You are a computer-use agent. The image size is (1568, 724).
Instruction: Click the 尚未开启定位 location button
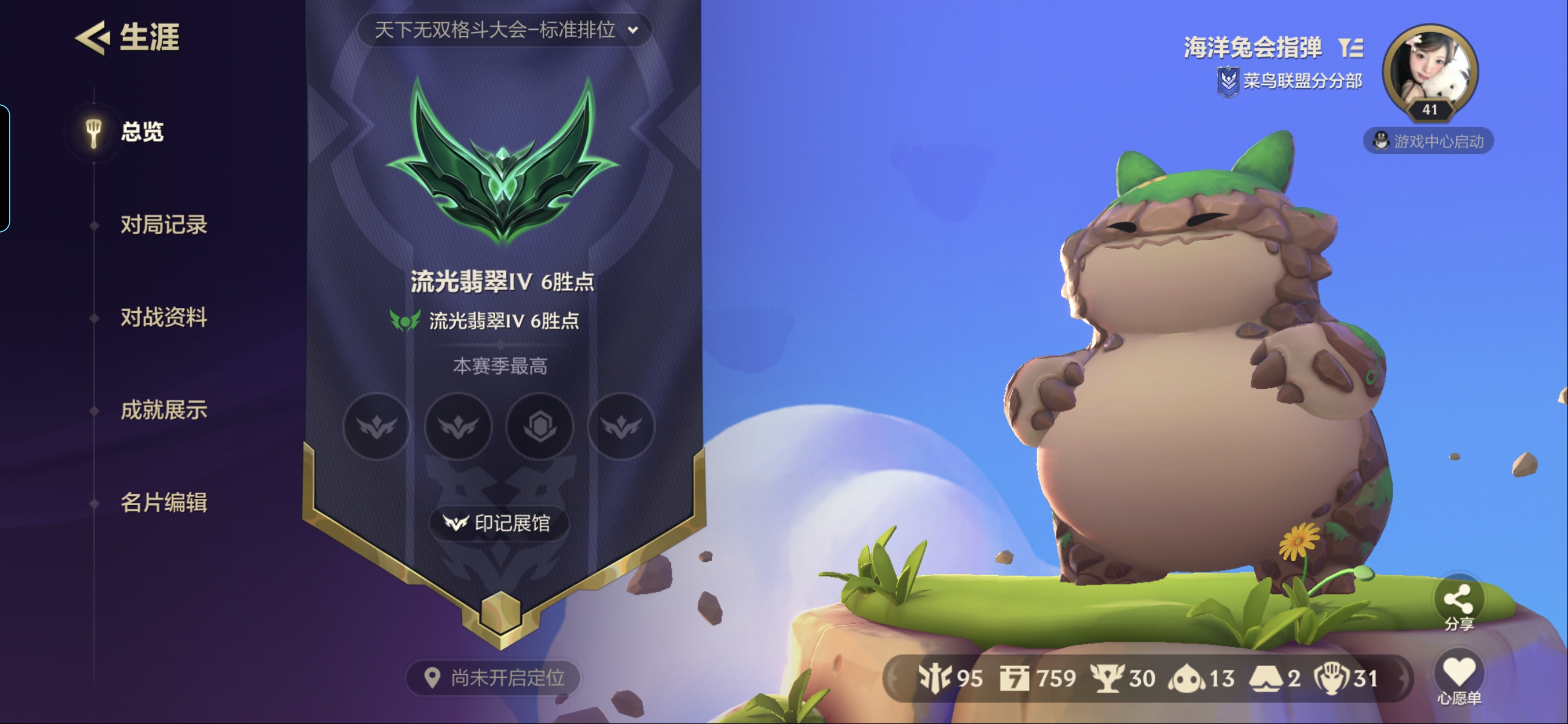pos(492,678)
